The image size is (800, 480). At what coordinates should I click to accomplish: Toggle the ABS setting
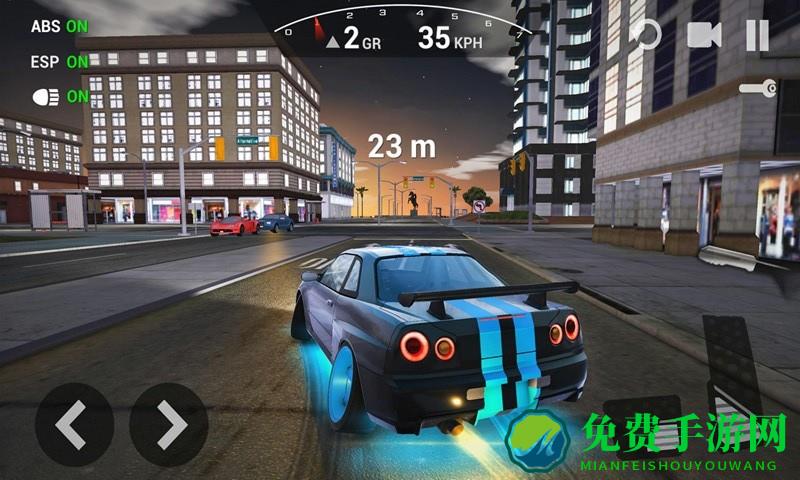(59, 27)
